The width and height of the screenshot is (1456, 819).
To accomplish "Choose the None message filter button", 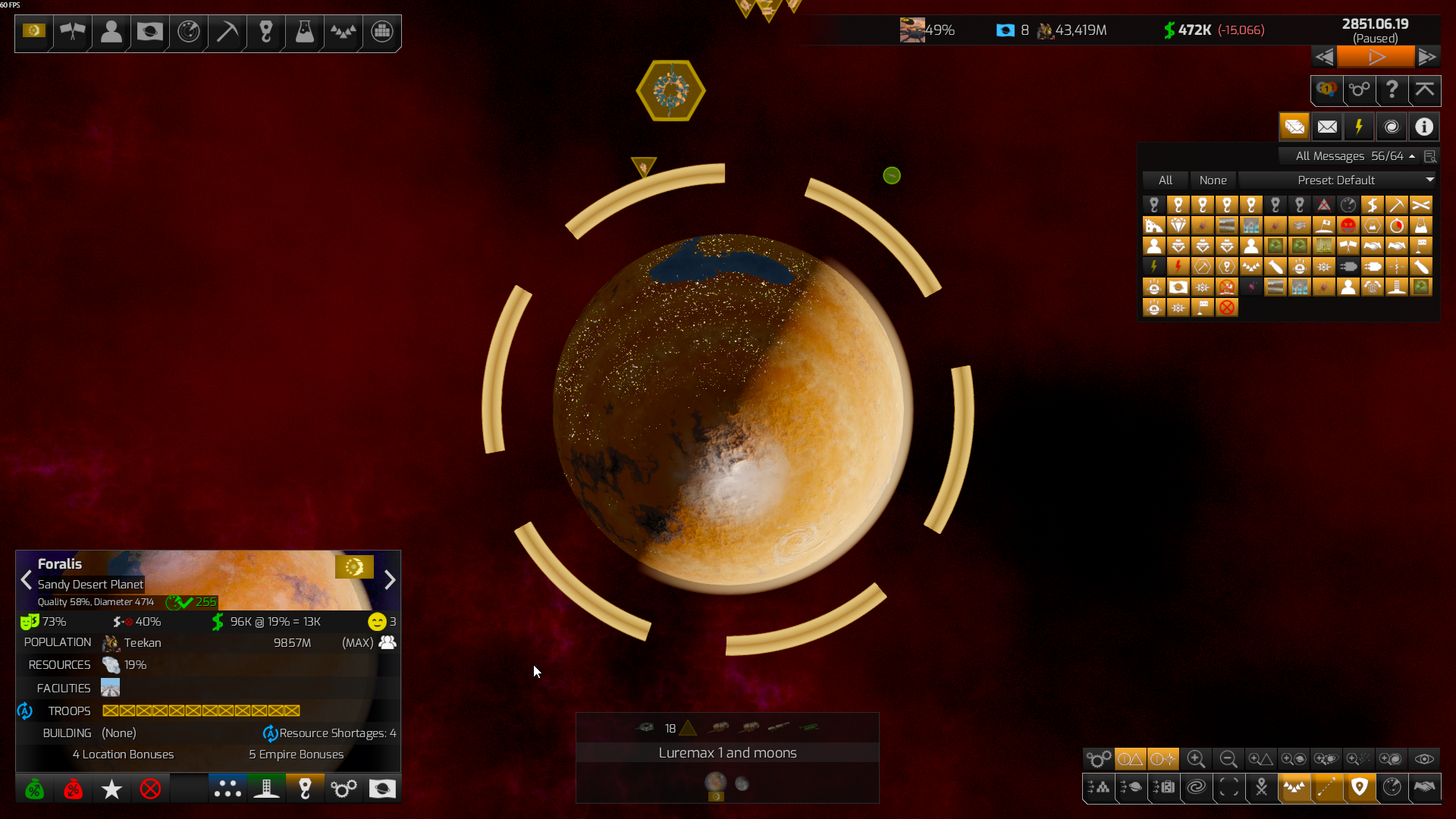I will [x=1213, y=180].
